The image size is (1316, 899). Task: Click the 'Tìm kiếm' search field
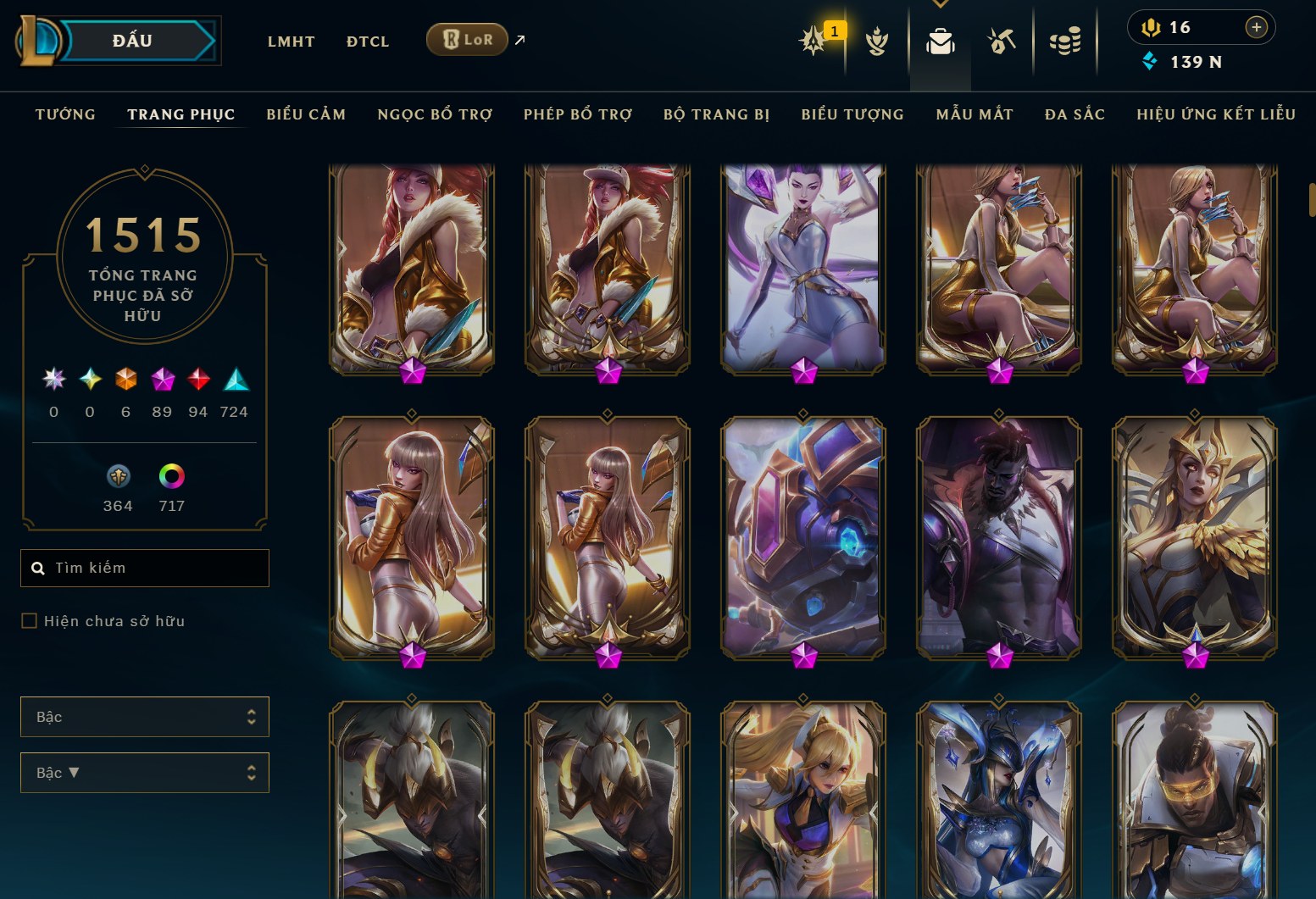[x=144, y=568]
